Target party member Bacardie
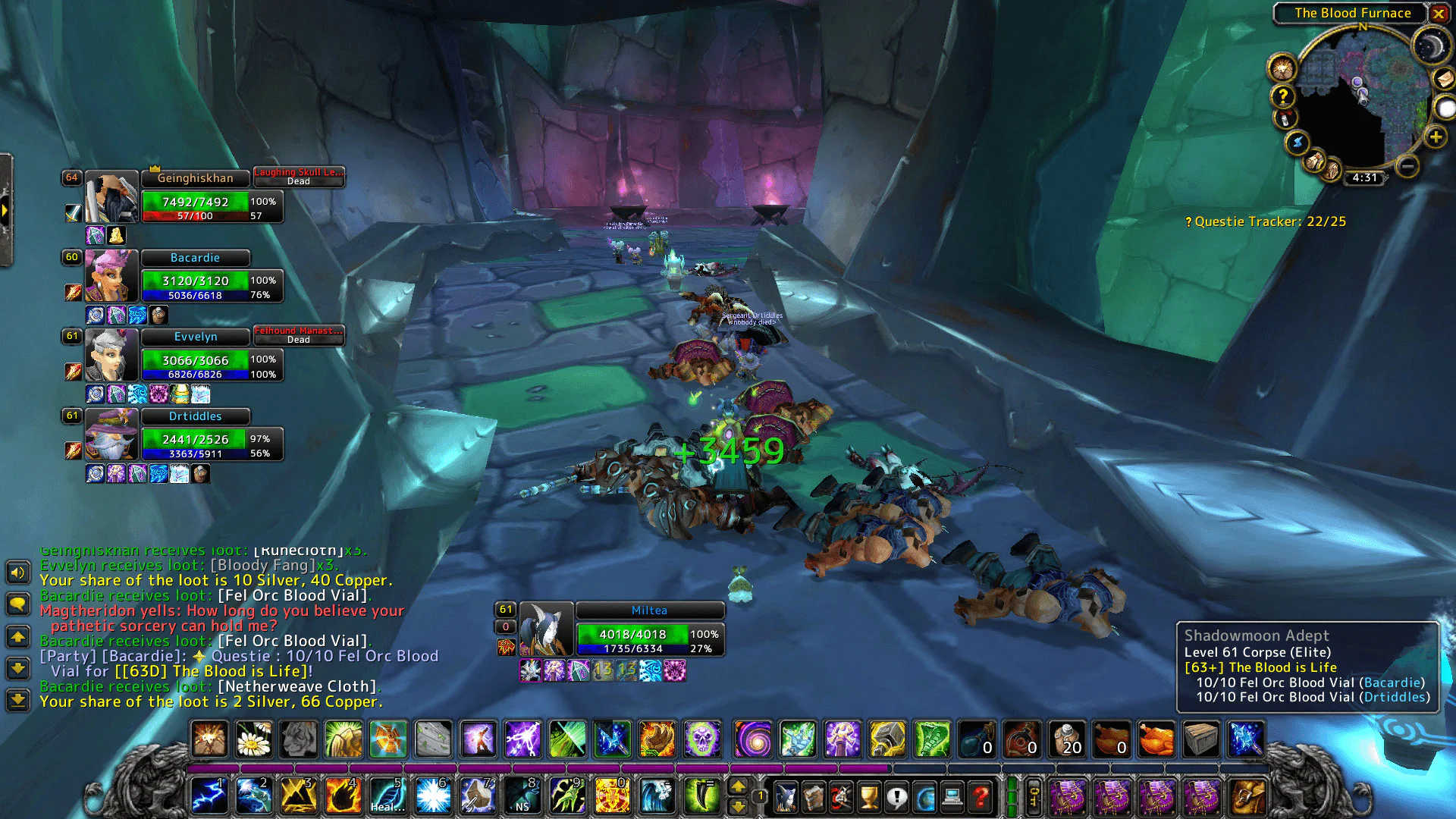Viewport: 1456px width, 819px height. point(195,258)
